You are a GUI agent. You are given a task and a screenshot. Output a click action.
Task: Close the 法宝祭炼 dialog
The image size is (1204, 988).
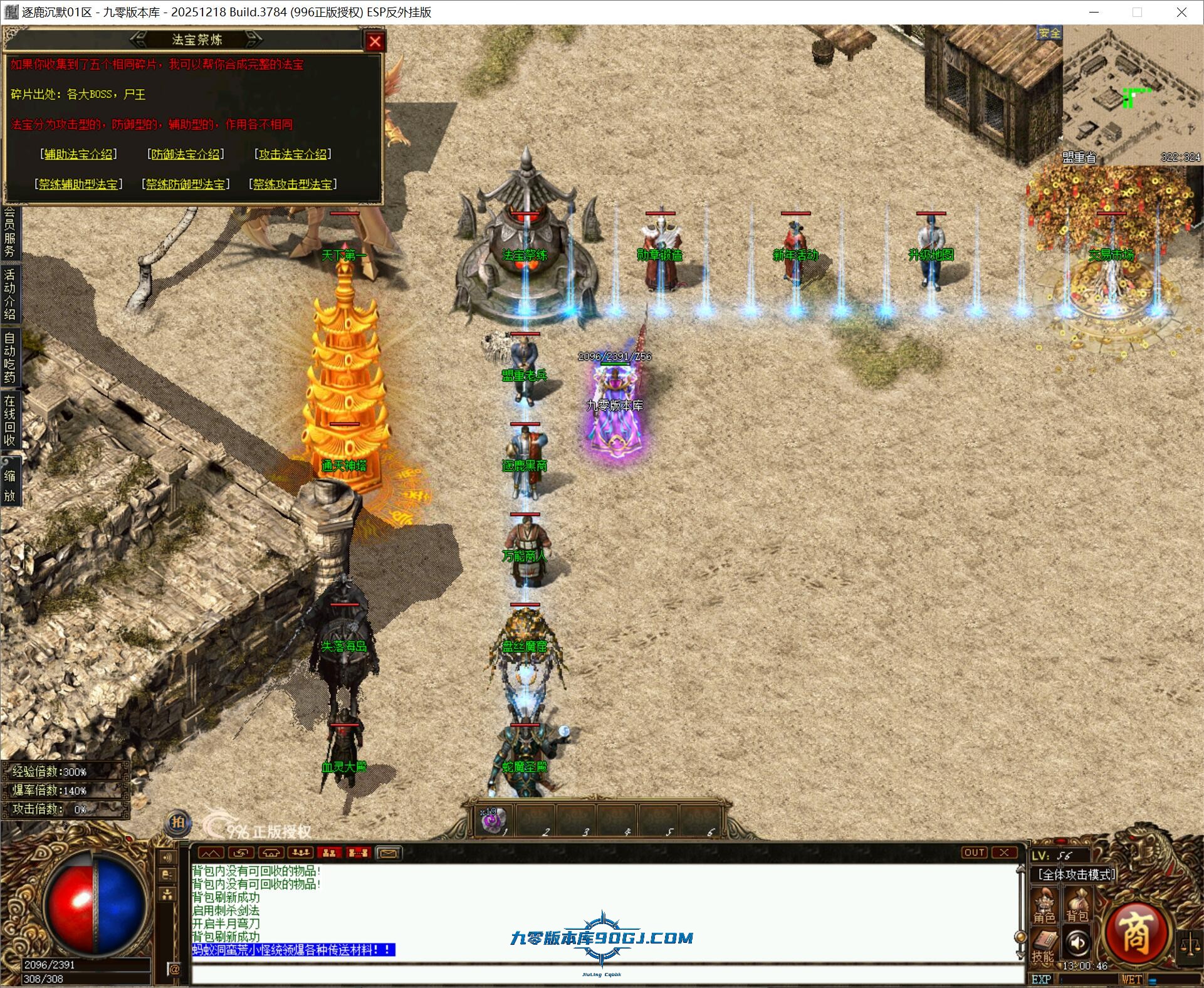(x=375, y=41)
